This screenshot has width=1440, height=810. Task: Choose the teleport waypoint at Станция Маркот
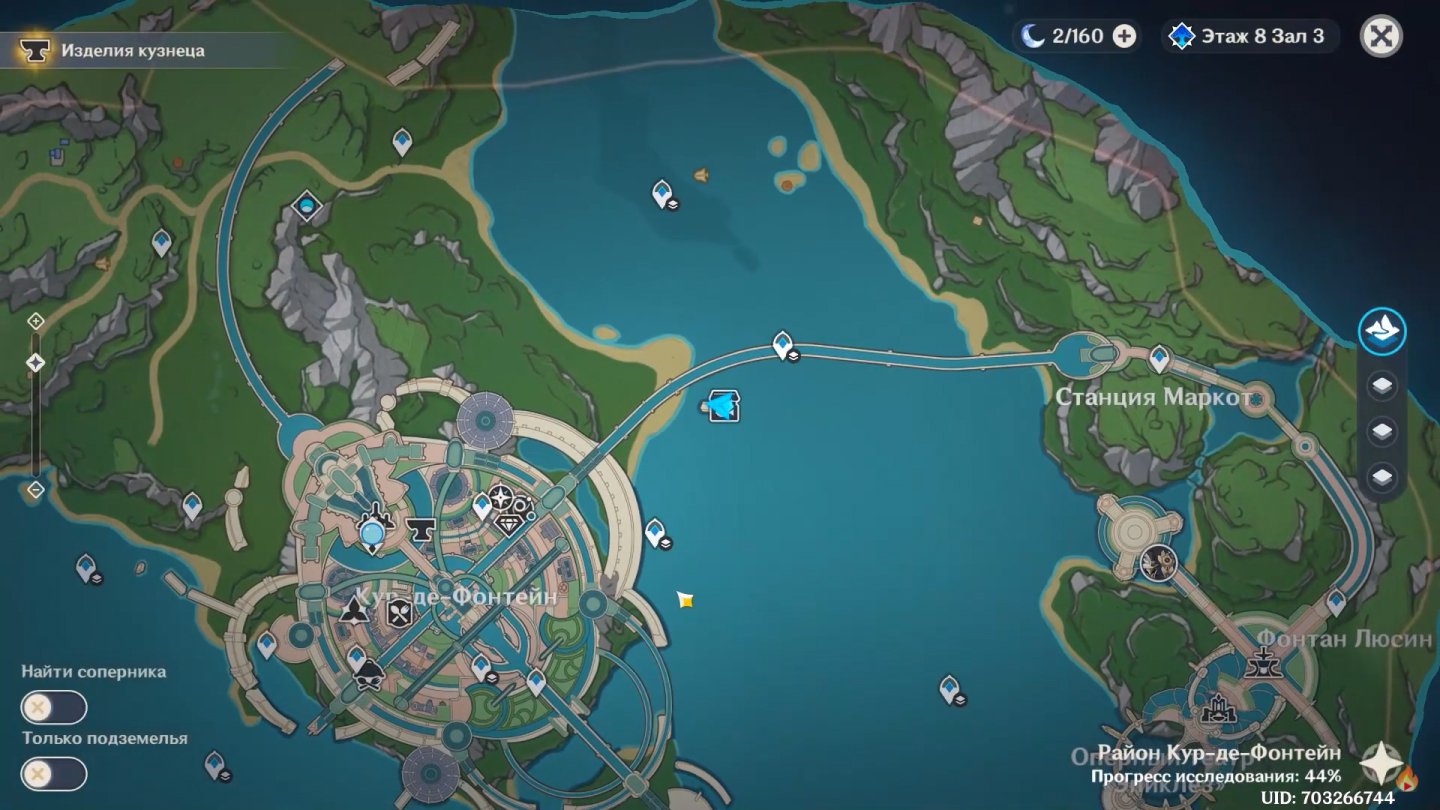tap(1159, 355)
